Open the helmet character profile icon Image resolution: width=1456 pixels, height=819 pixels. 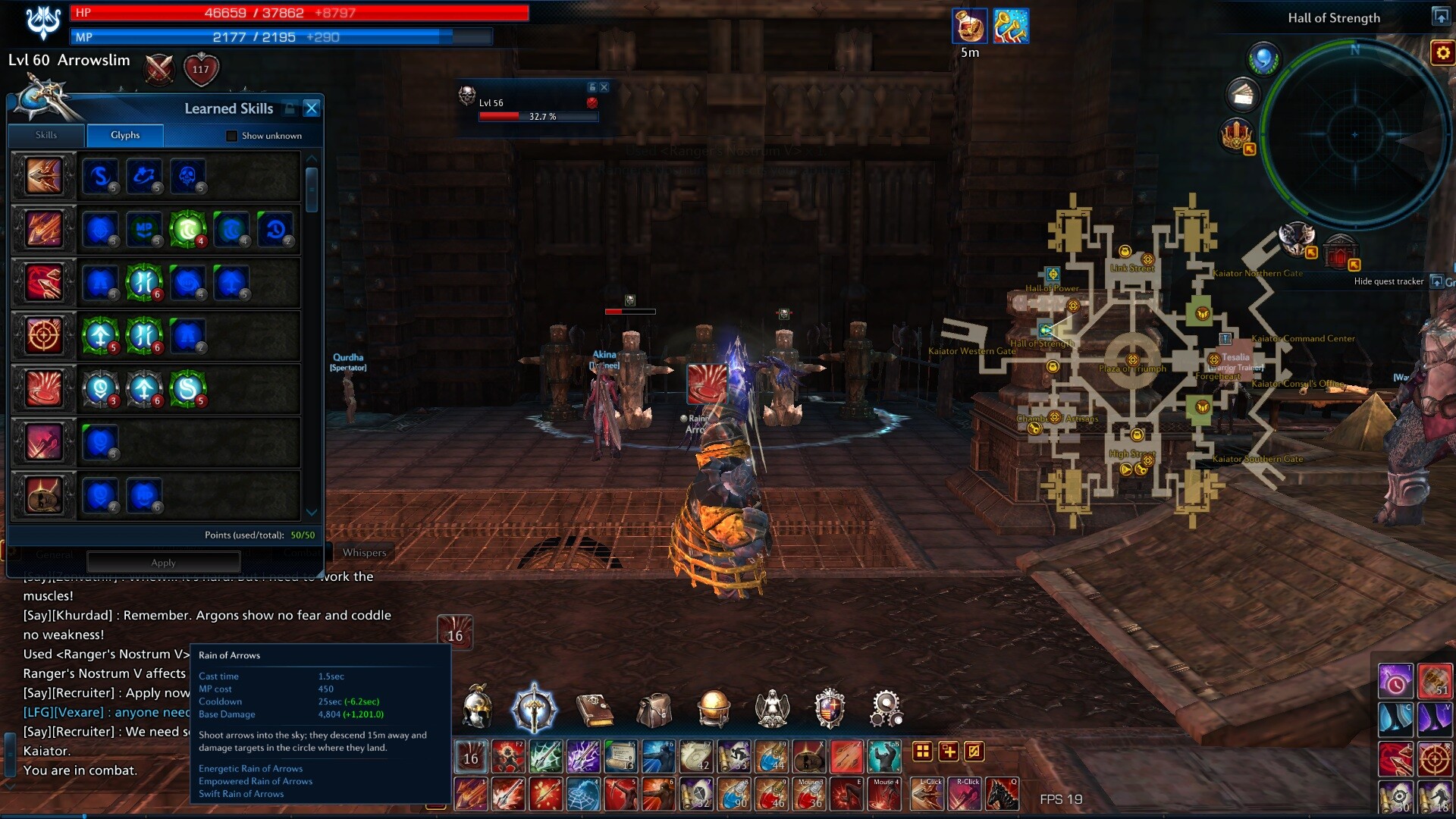tap(477, 708)
